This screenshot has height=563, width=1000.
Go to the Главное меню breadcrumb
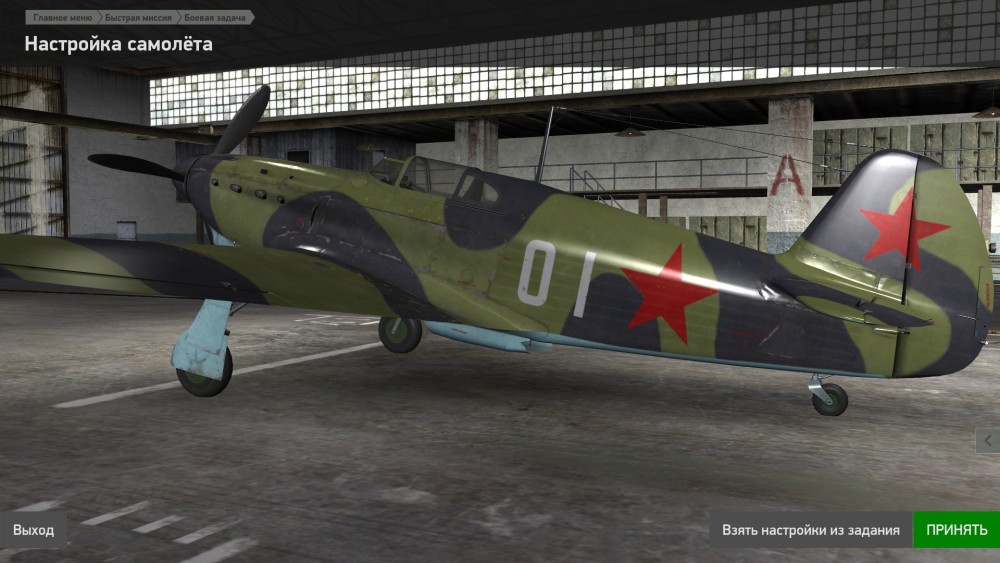(63, 18)
